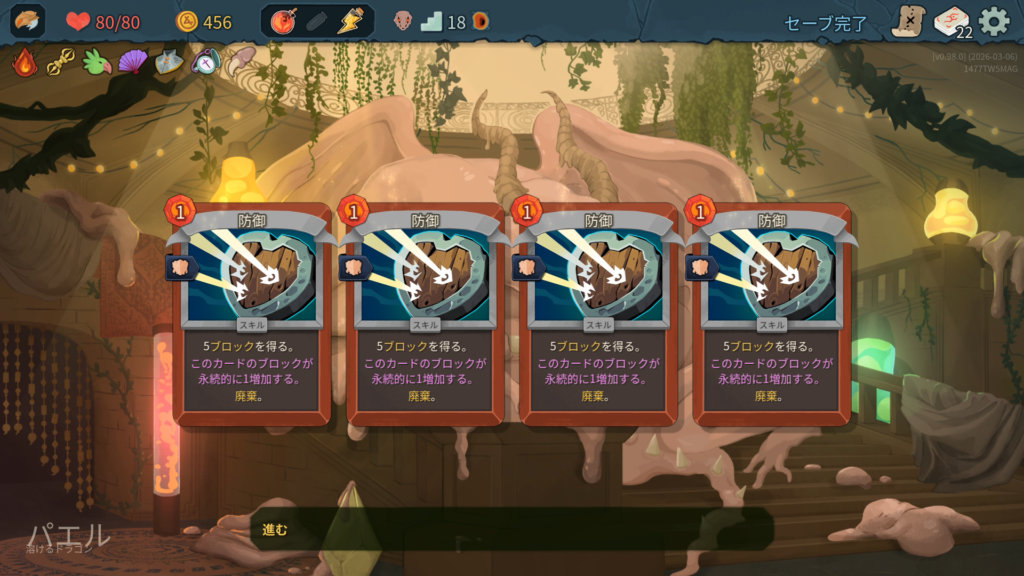Inspect the purple fan relic
Image resolution: width=1024 pixels, height=576 pixels.
(132, 62)
